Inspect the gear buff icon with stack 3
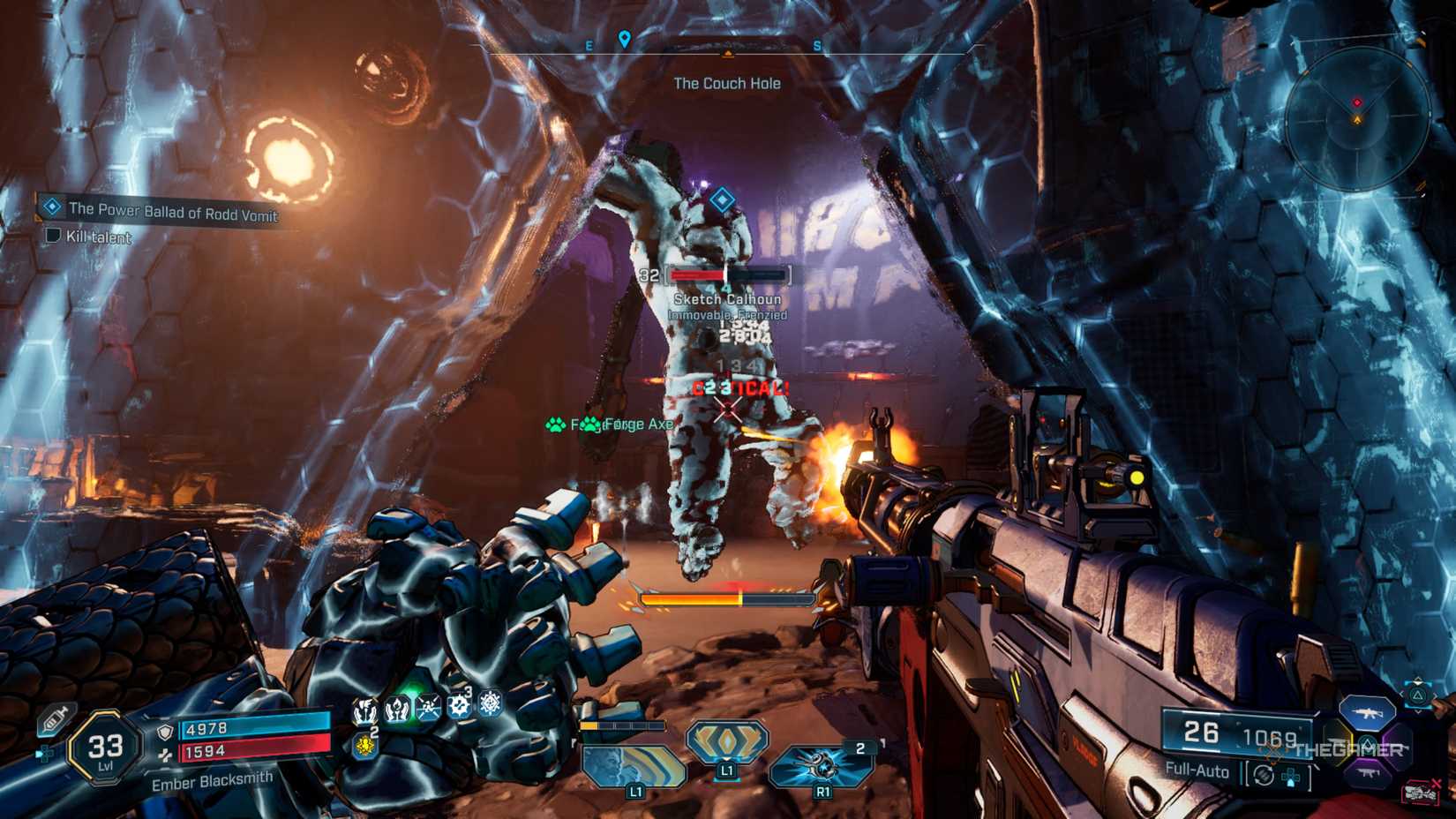The width and height of the screenshot is (1456, 819). [x=459, y=705]
